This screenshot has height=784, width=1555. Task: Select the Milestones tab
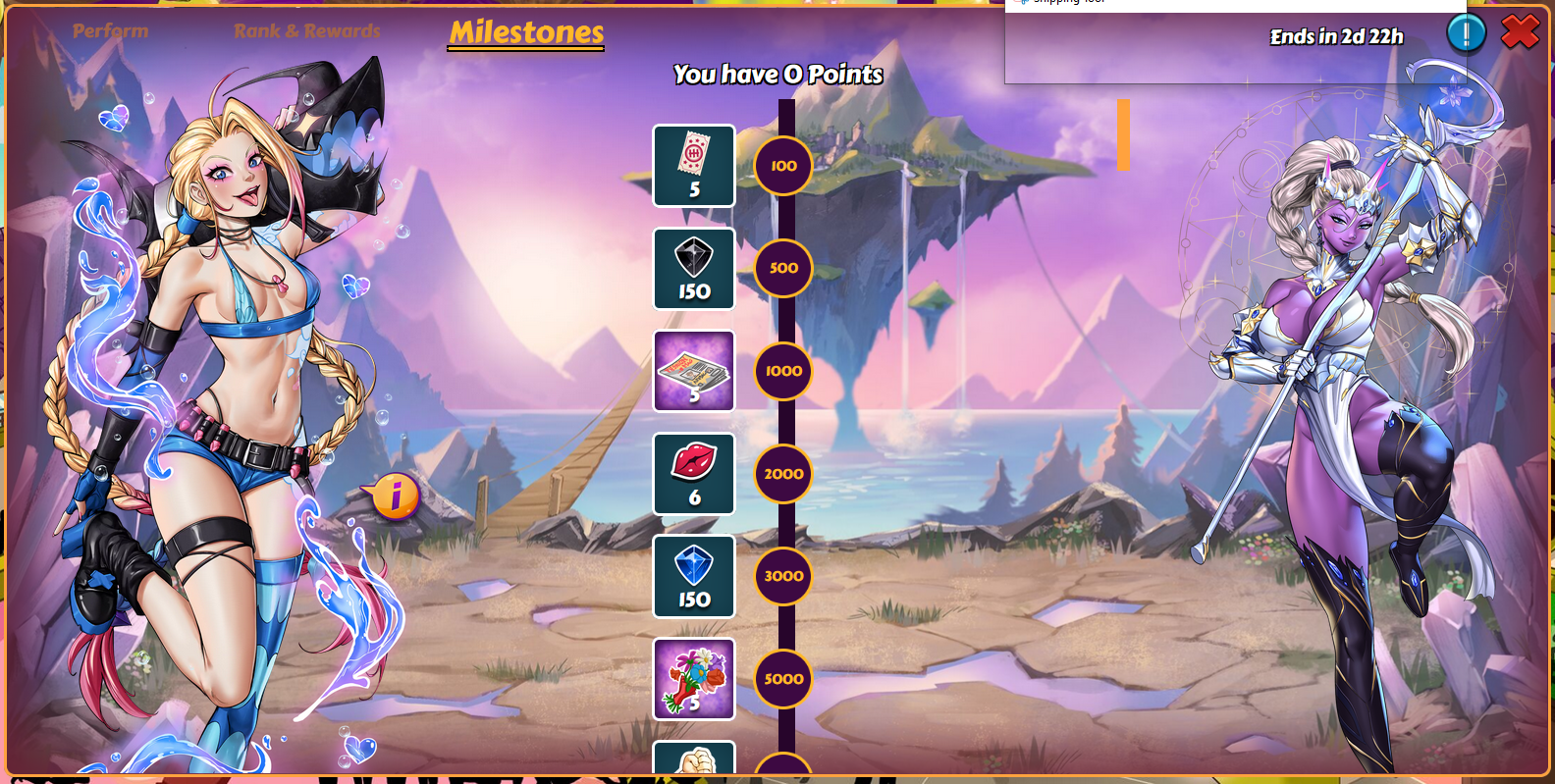coord(526,32)
